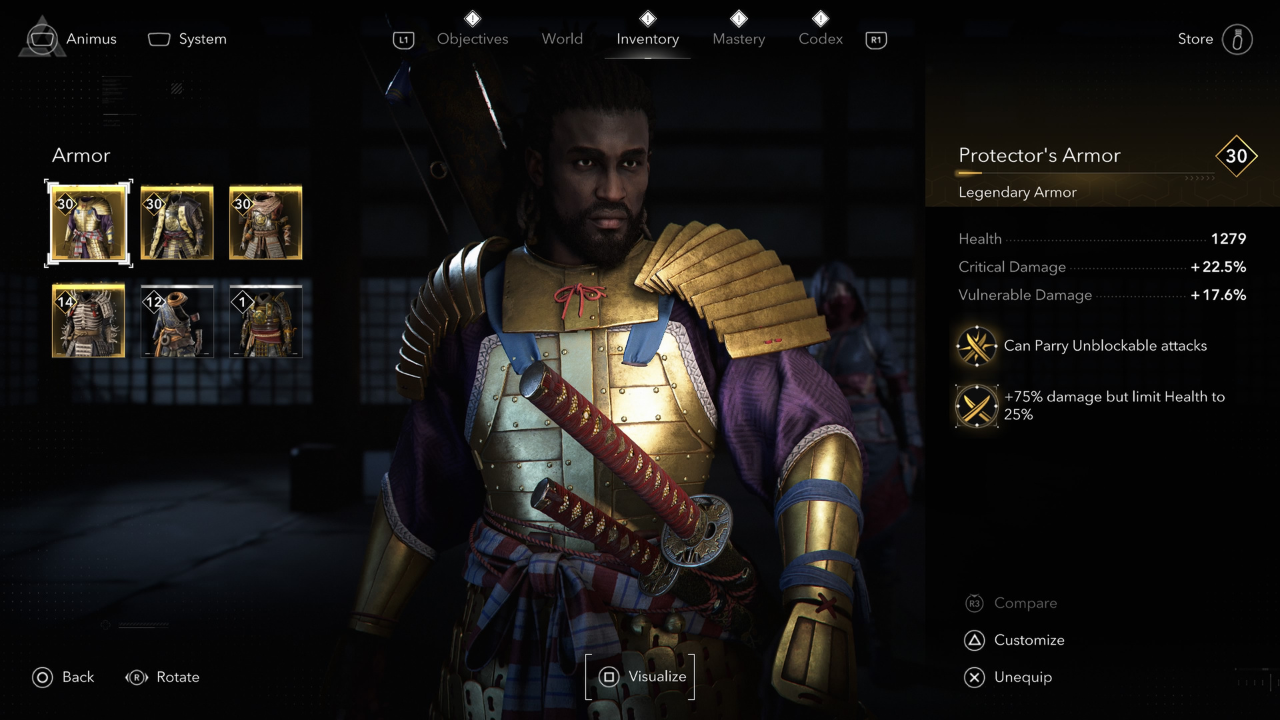Open the System menu

(x=188, y=39)
